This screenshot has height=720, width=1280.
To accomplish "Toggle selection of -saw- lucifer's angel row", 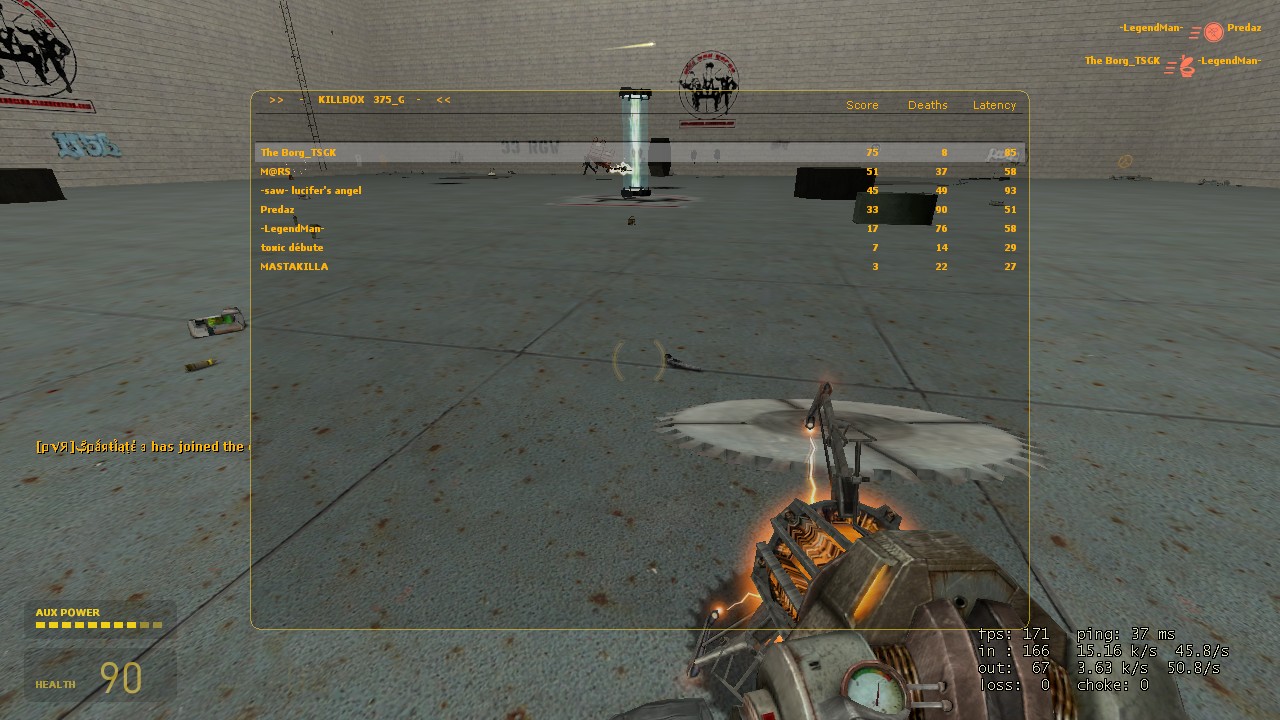I will (311, 190).
